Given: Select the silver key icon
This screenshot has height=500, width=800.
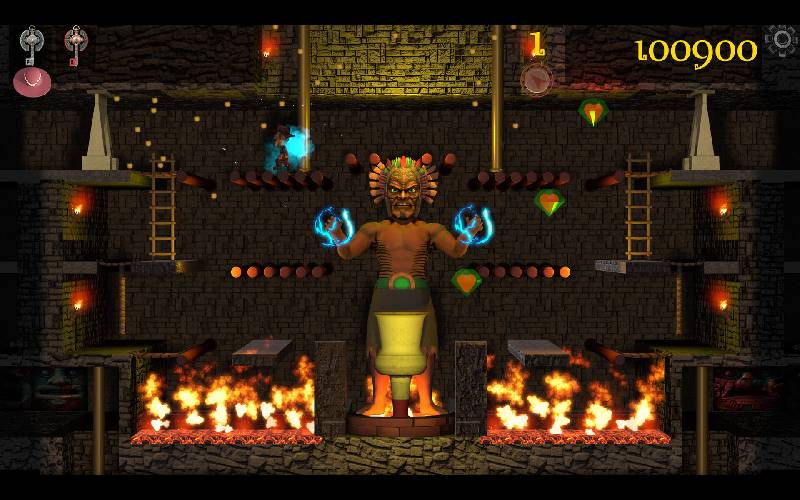Looking at the screenshot, I should coord(32,43).
